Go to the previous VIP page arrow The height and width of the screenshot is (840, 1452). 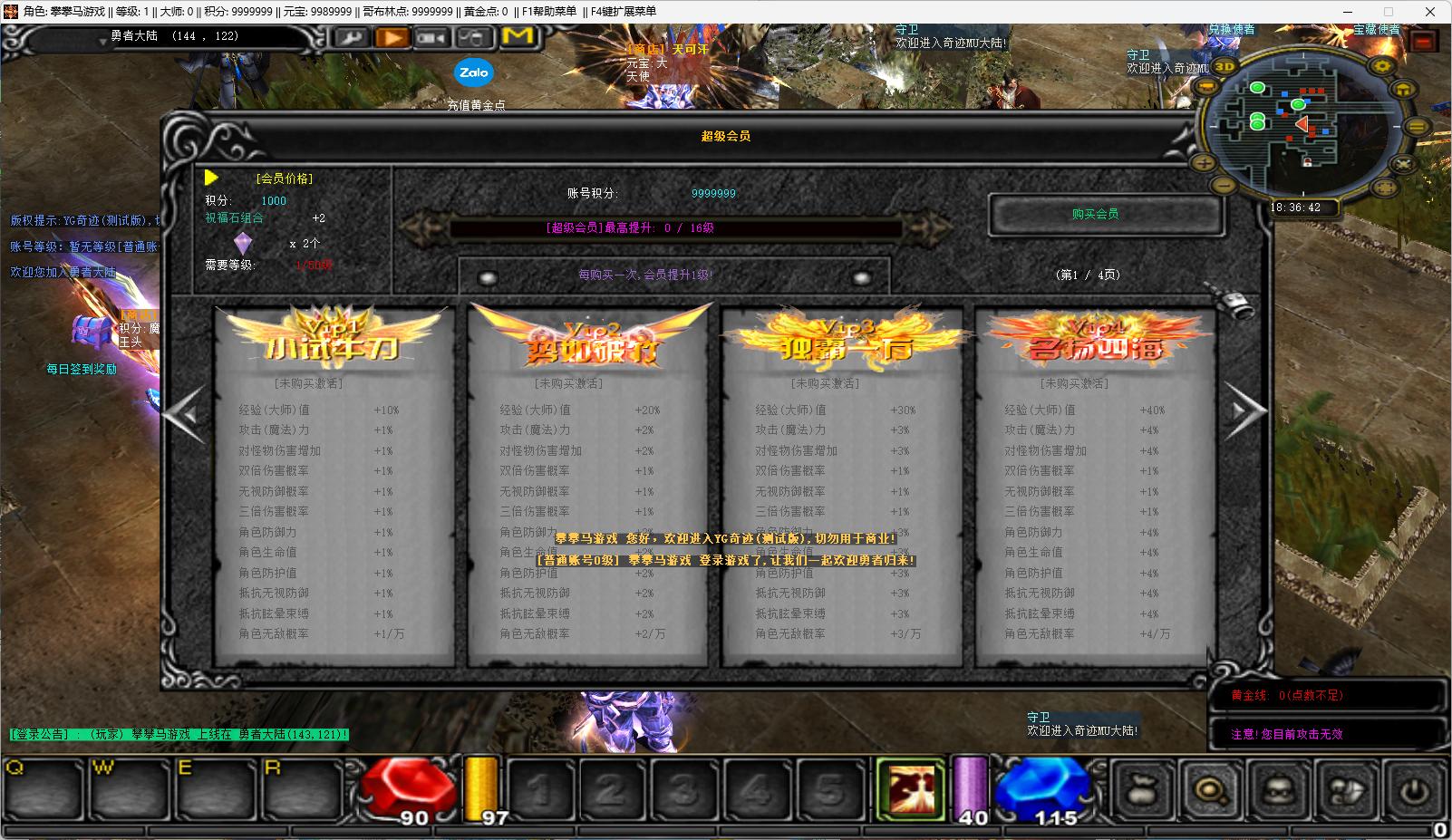click(x=185, y=413)
